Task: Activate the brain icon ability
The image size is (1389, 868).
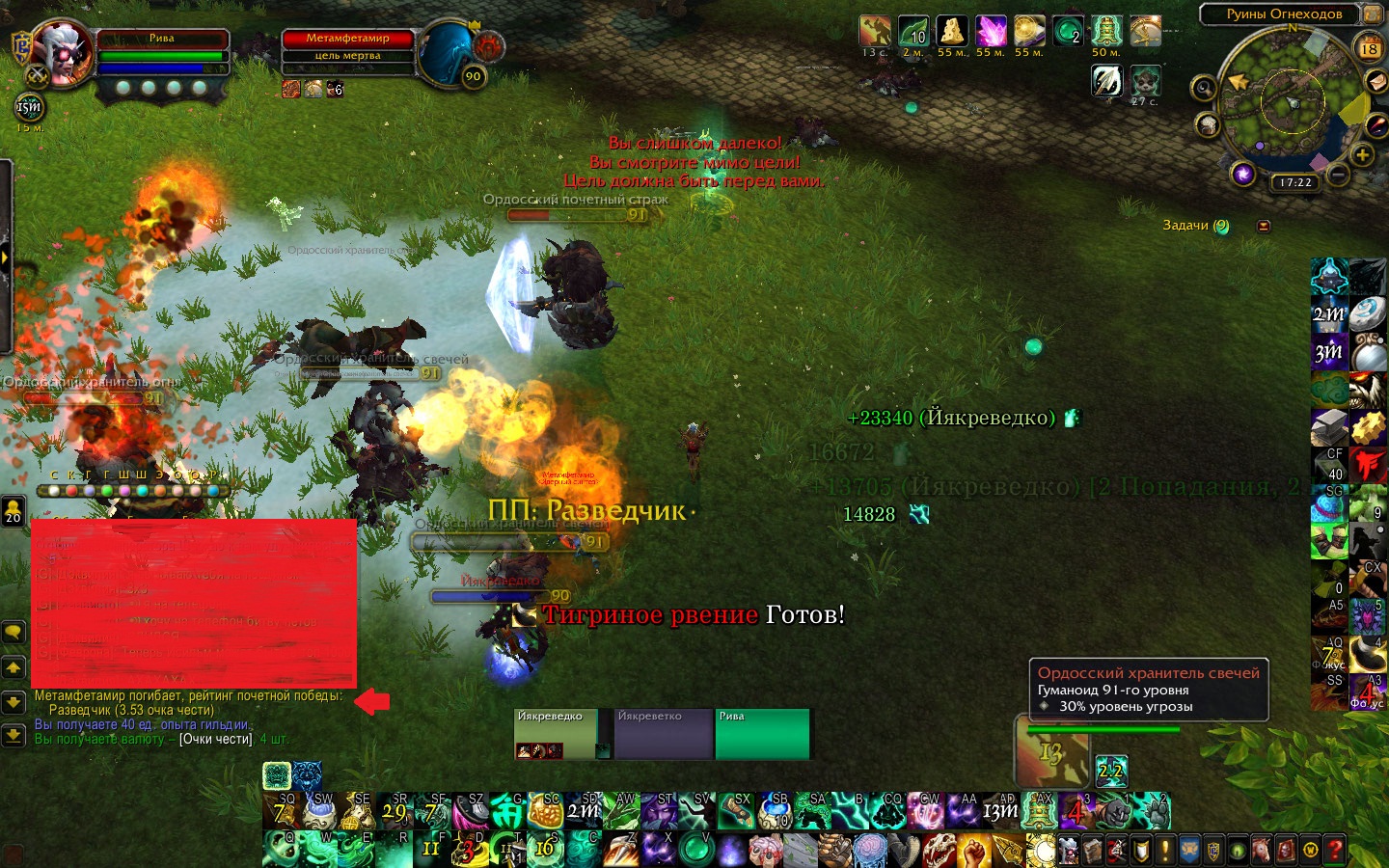Action: tap(869, 851)
